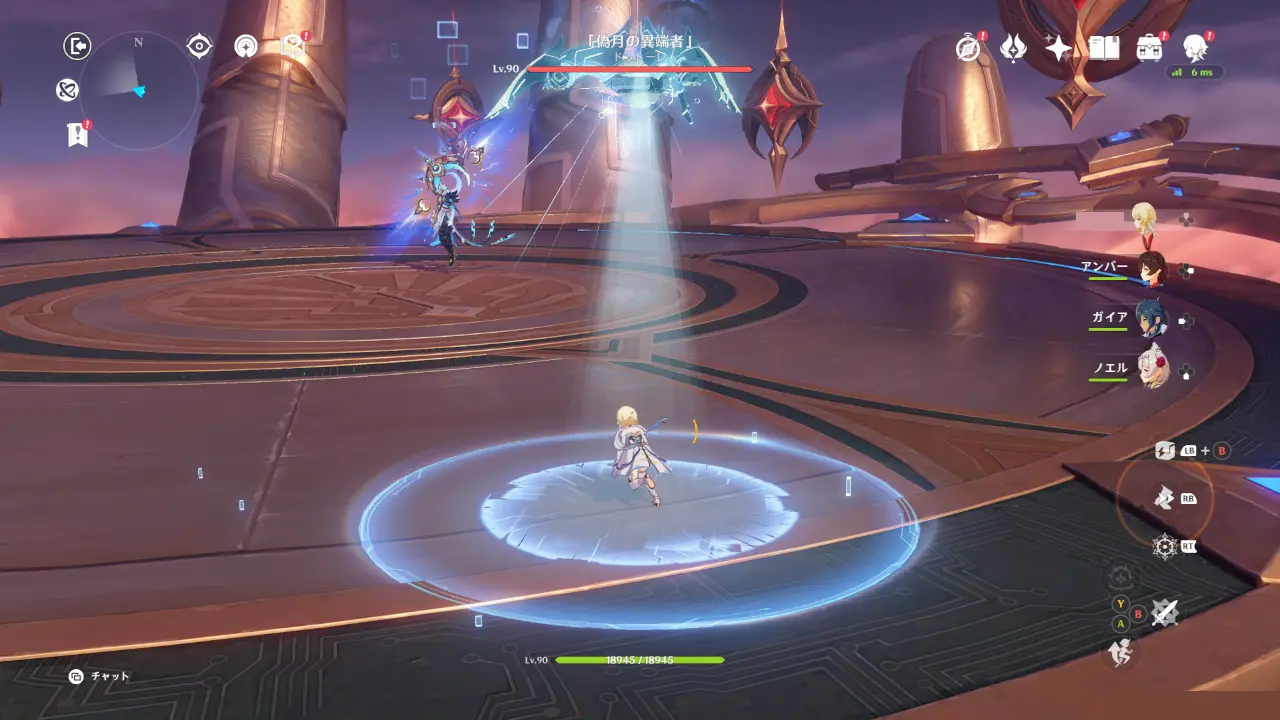Open the wish star arch icon
The width and height of the screenshot is (1280, 720).
pyautogui.click(x=245, y=46)
